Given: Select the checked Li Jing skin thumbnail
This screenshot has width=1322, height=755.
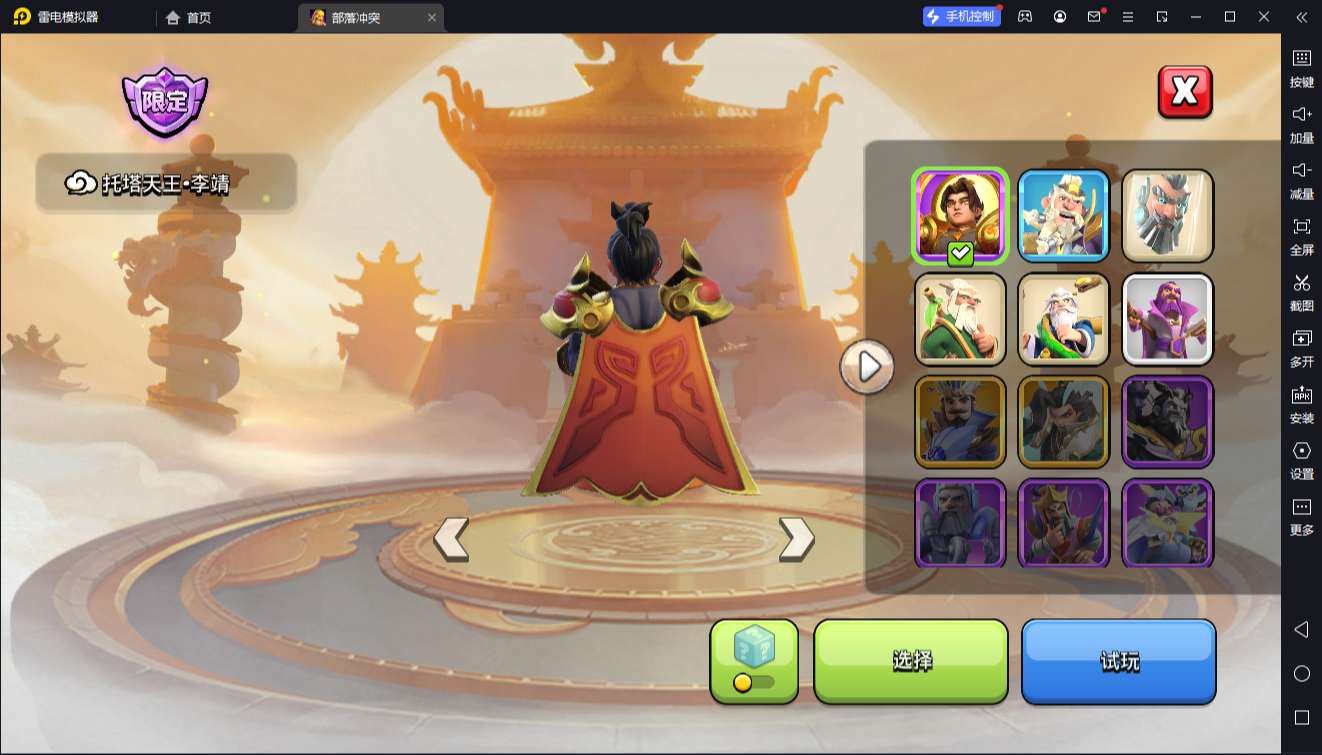Looking at the screenshot, I should (x=960, y=215).
